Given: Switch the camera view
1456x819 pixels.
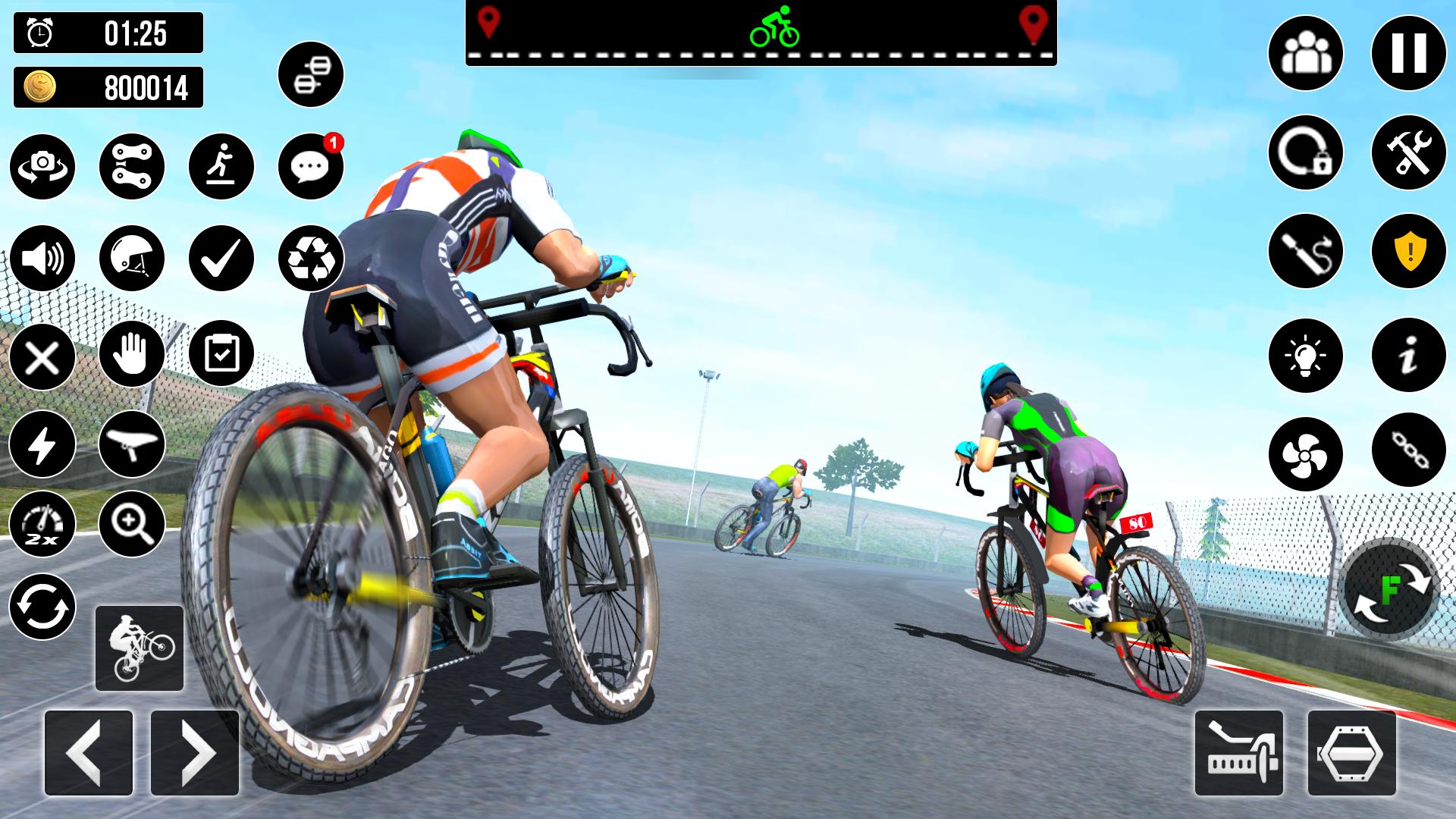Looking at the screenshot, I should (x=42, y=166).
